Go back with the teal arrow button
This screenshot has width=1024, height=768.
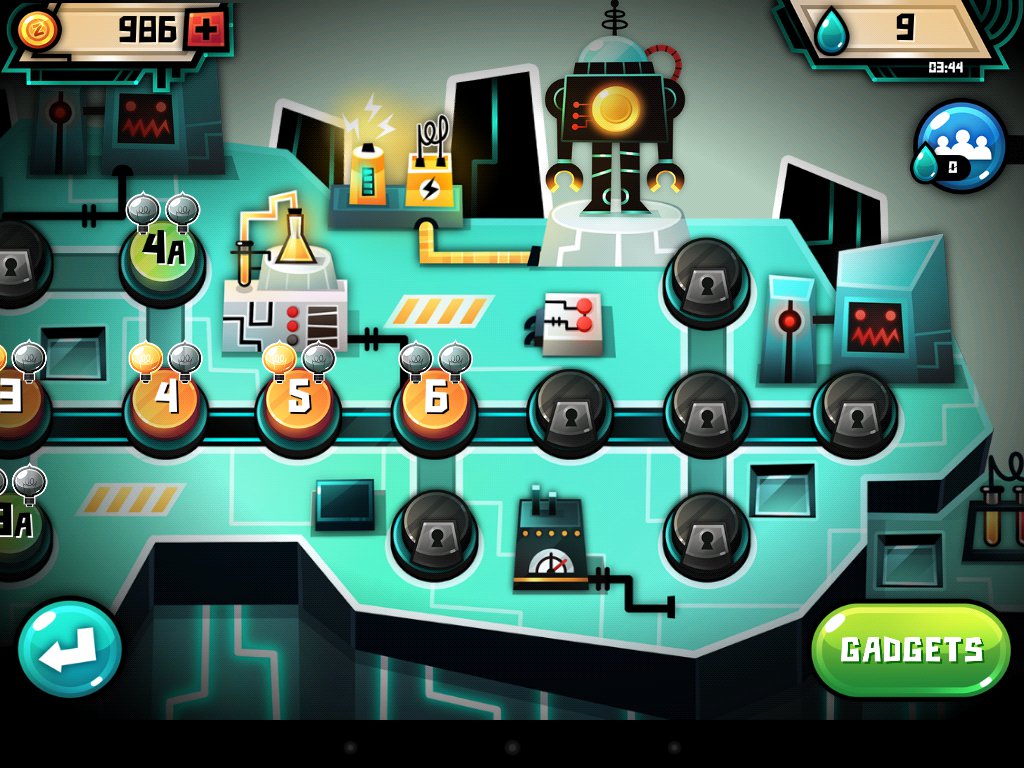tap(69, 650)
